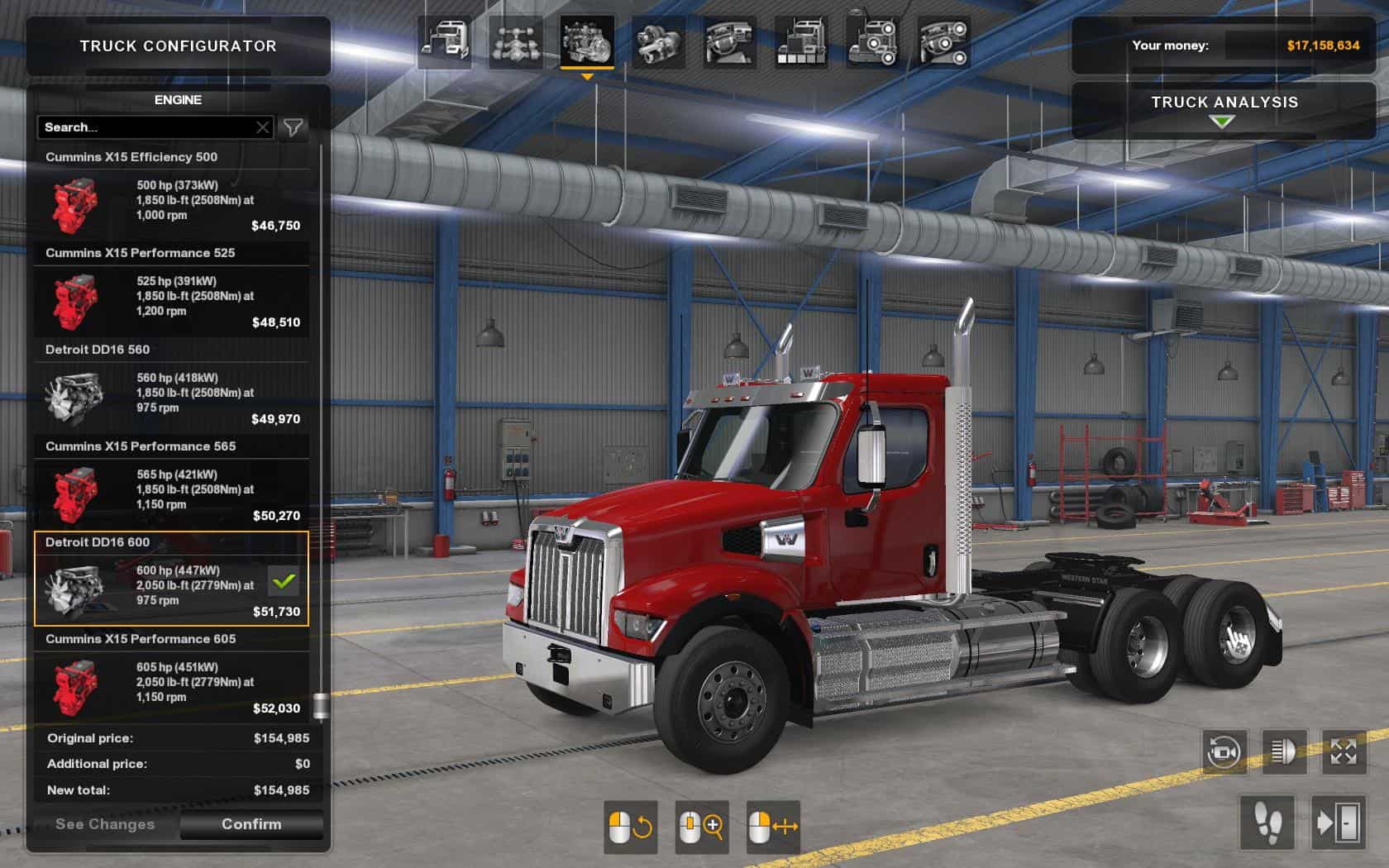Reset the camera view

(1224, 752)
